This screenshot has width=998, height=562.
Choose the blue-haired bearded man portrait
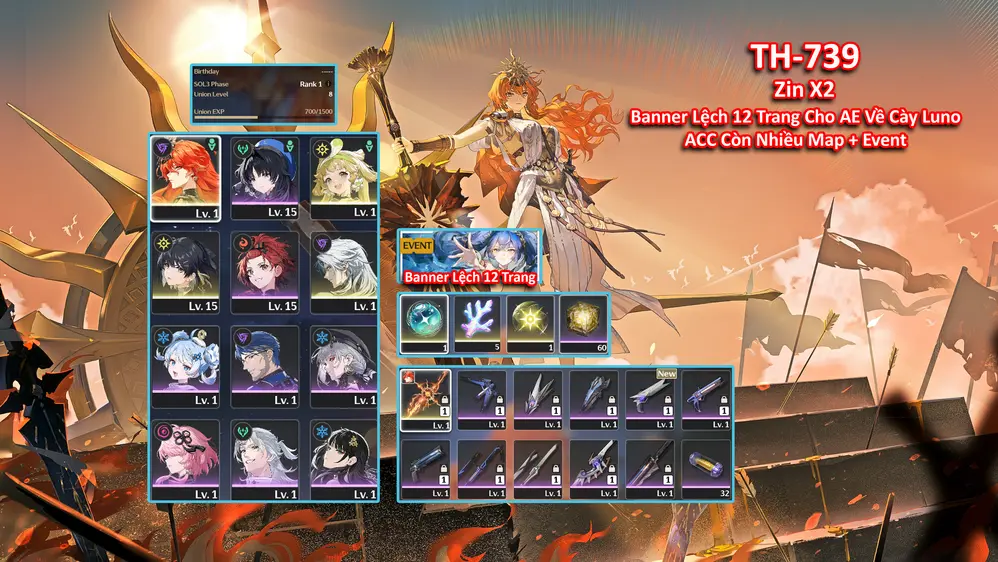(x=264, y=365)
